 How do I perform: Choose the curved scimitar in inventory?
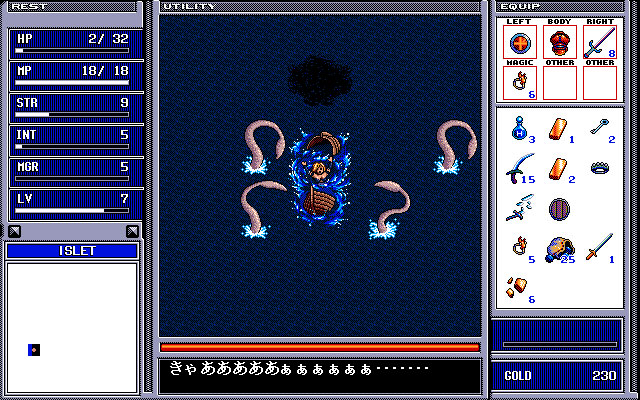coord(517,167)
